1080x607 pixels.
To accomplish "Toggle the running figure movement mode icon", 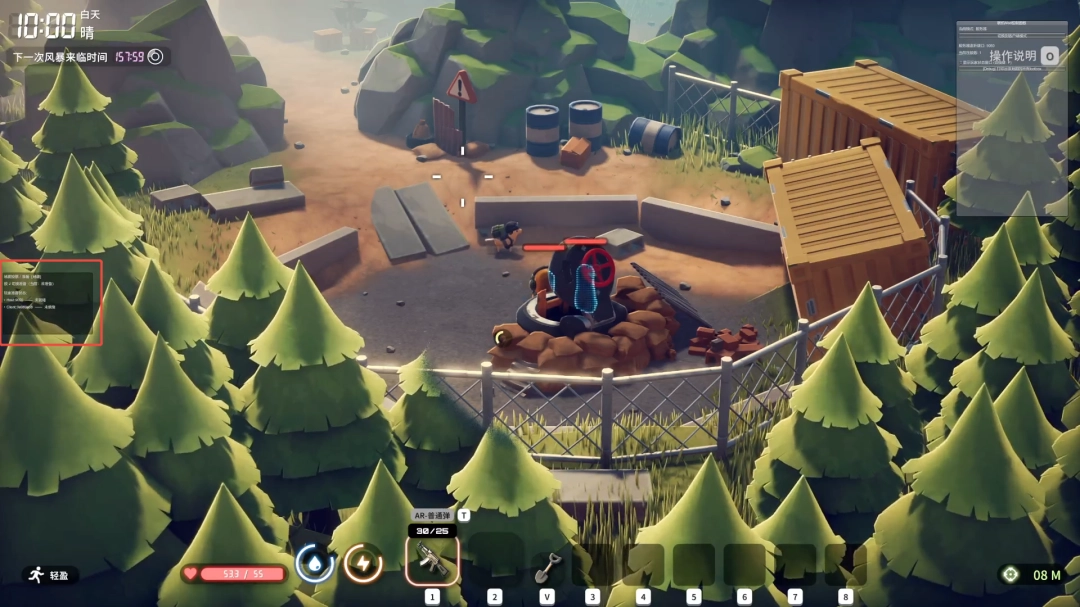I will 36,575.
